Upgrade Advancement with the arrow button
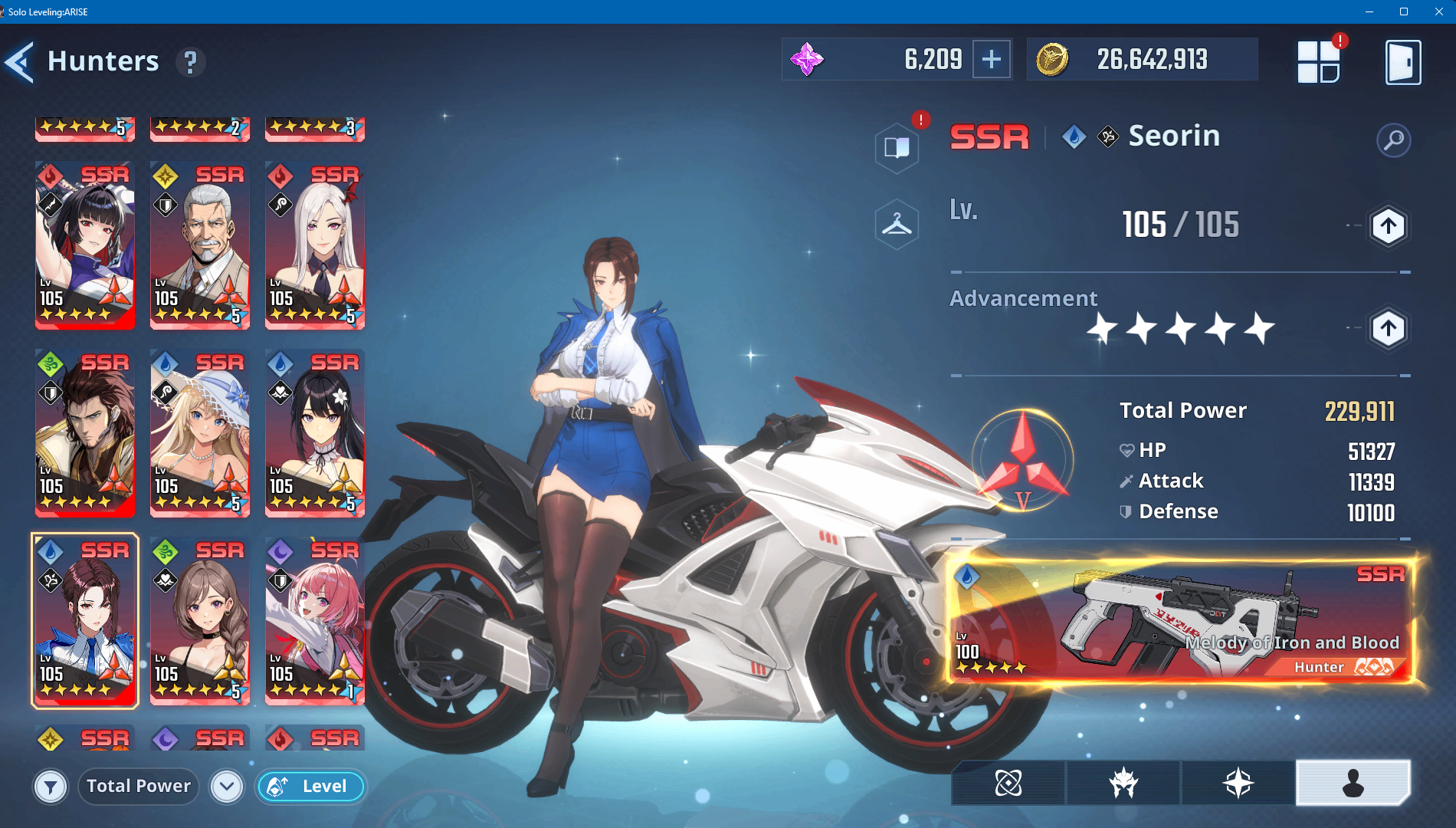The image size is (1456, 828). pos(1388,329)
